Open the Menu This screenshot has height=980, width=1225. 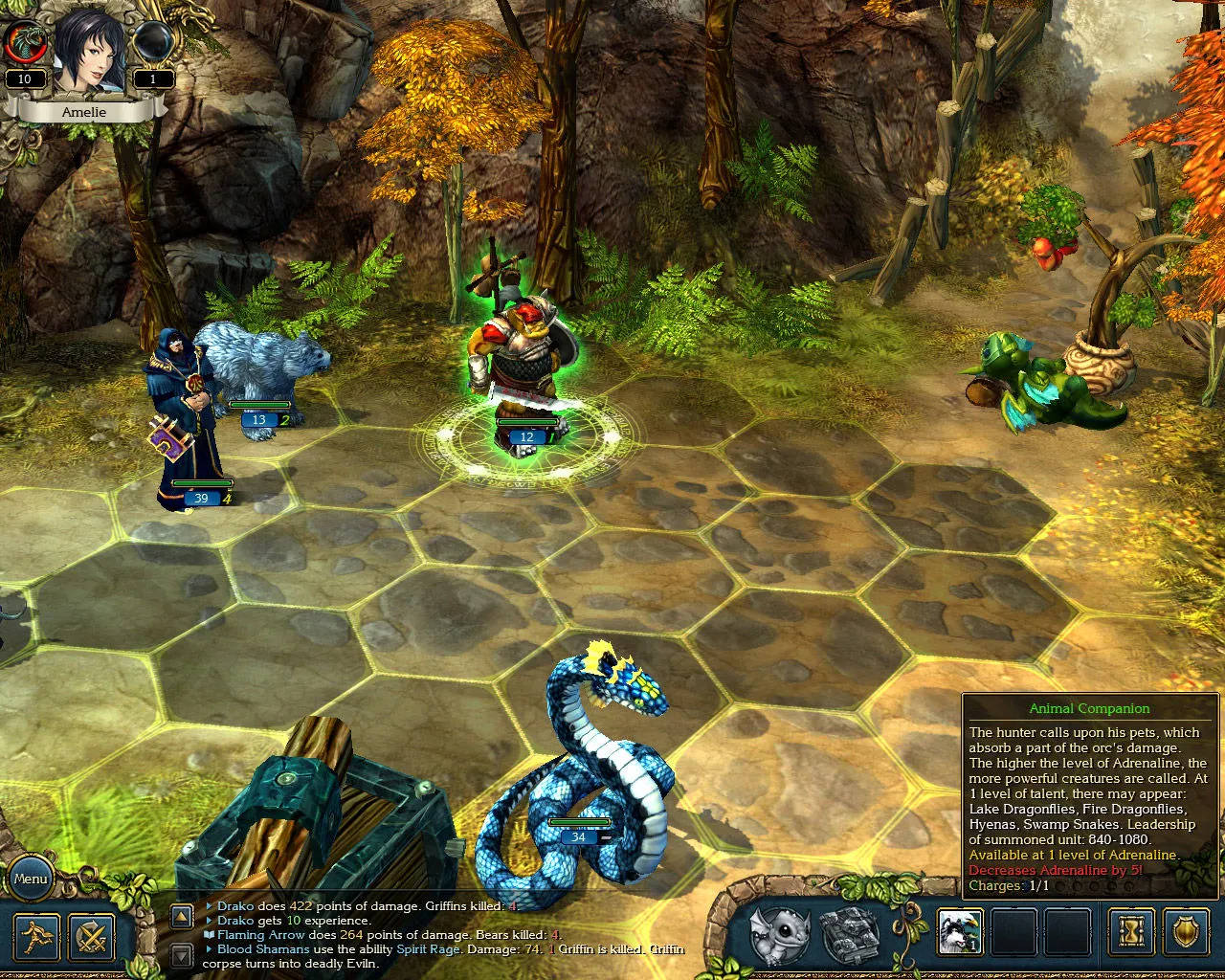click(x=31, y=878)
